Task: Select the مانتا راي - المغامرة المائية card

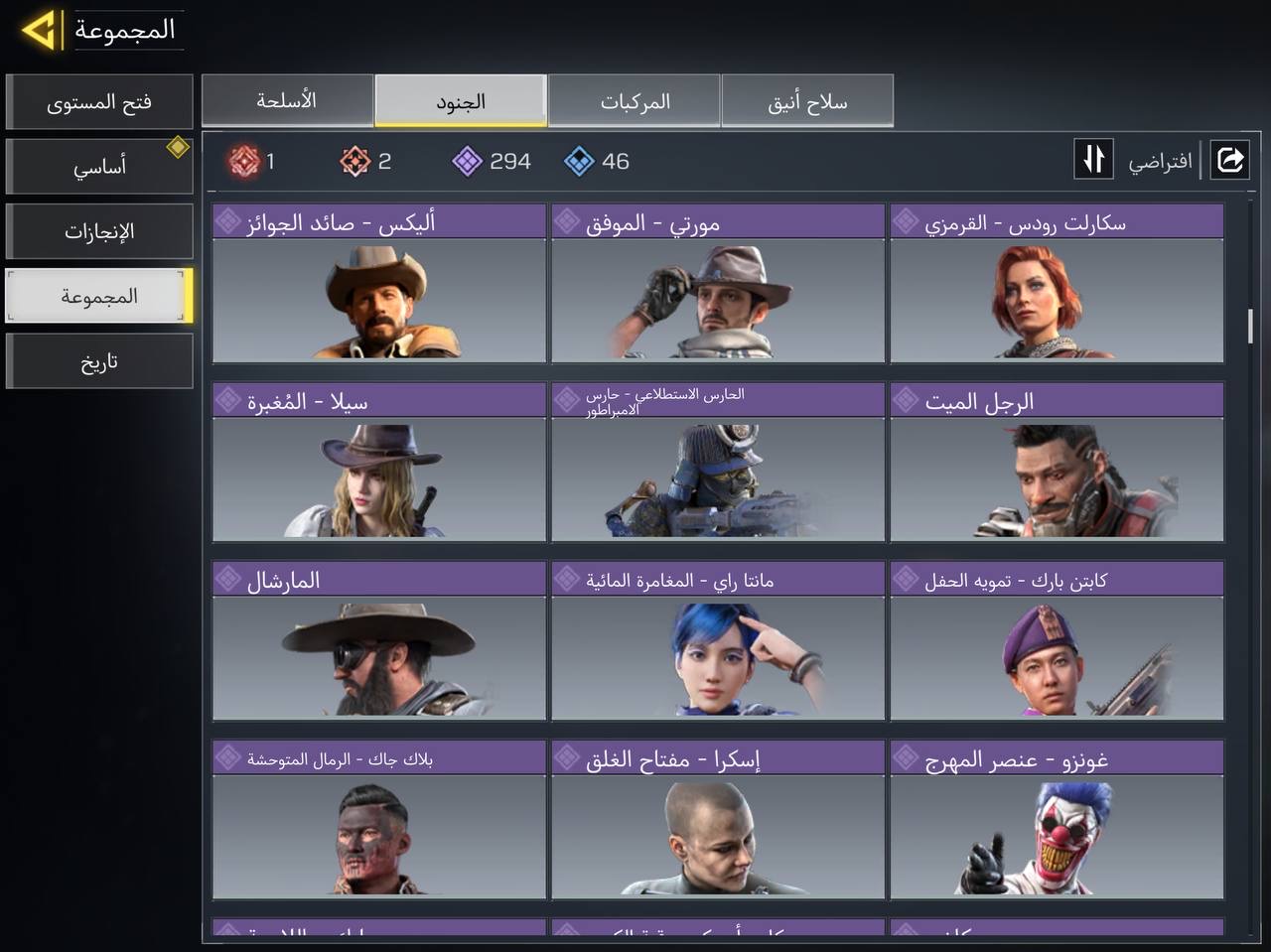Action: [x=718, y=641]
